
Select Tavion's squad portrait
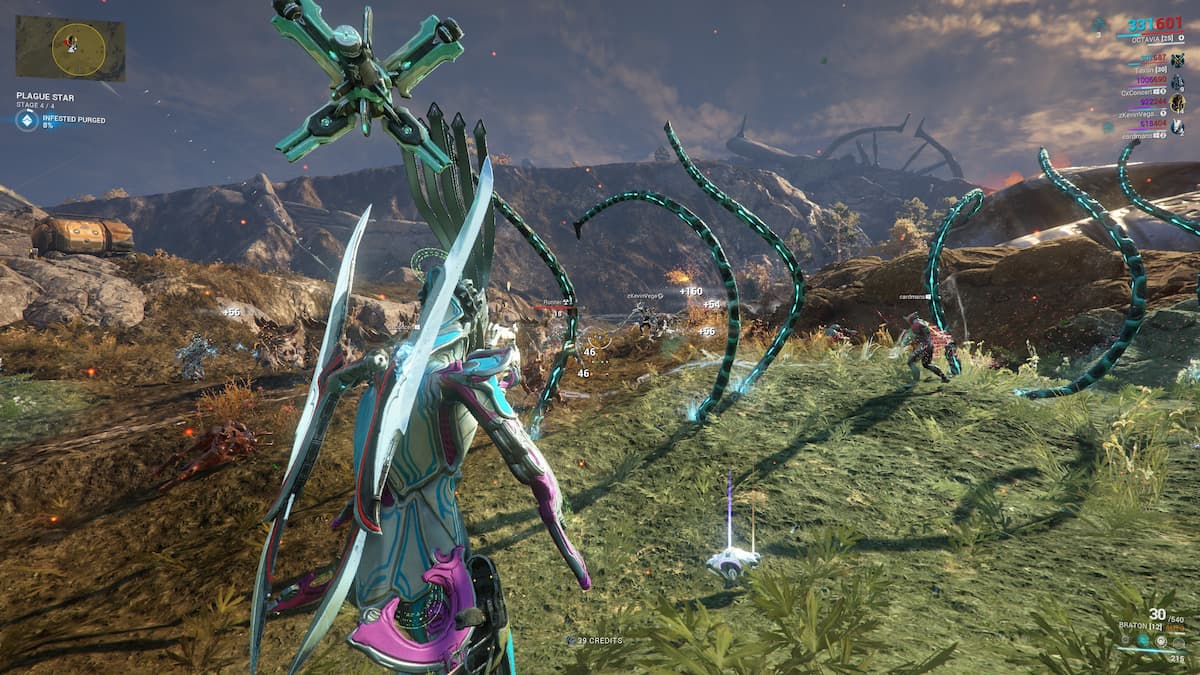point(1177,60)
